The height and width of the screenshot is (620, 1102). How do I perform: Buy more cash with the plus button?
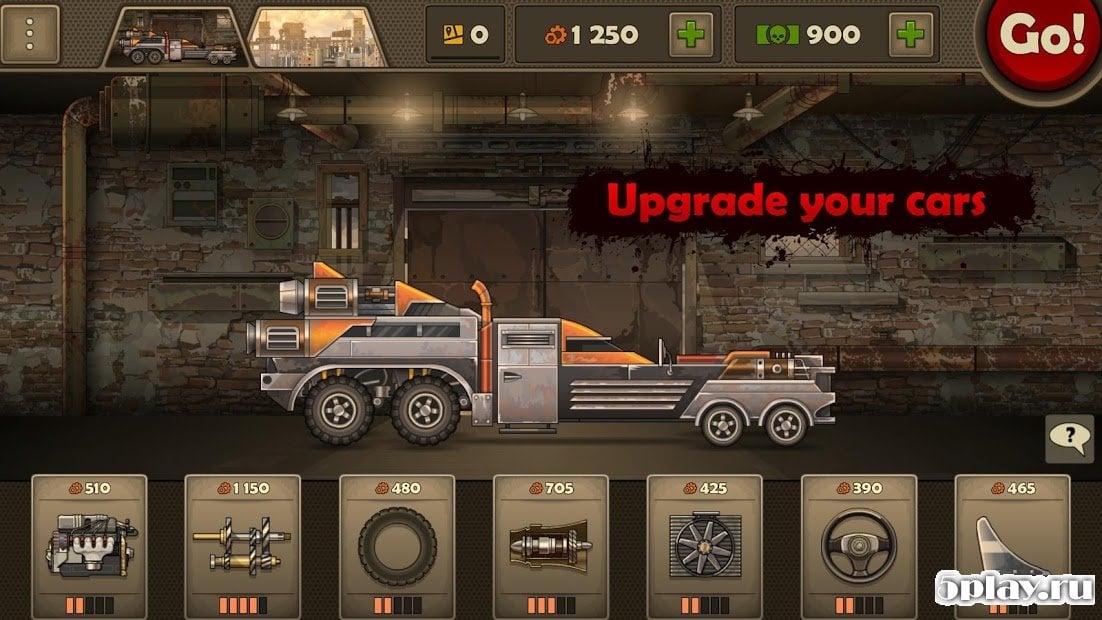click(911, 34)
